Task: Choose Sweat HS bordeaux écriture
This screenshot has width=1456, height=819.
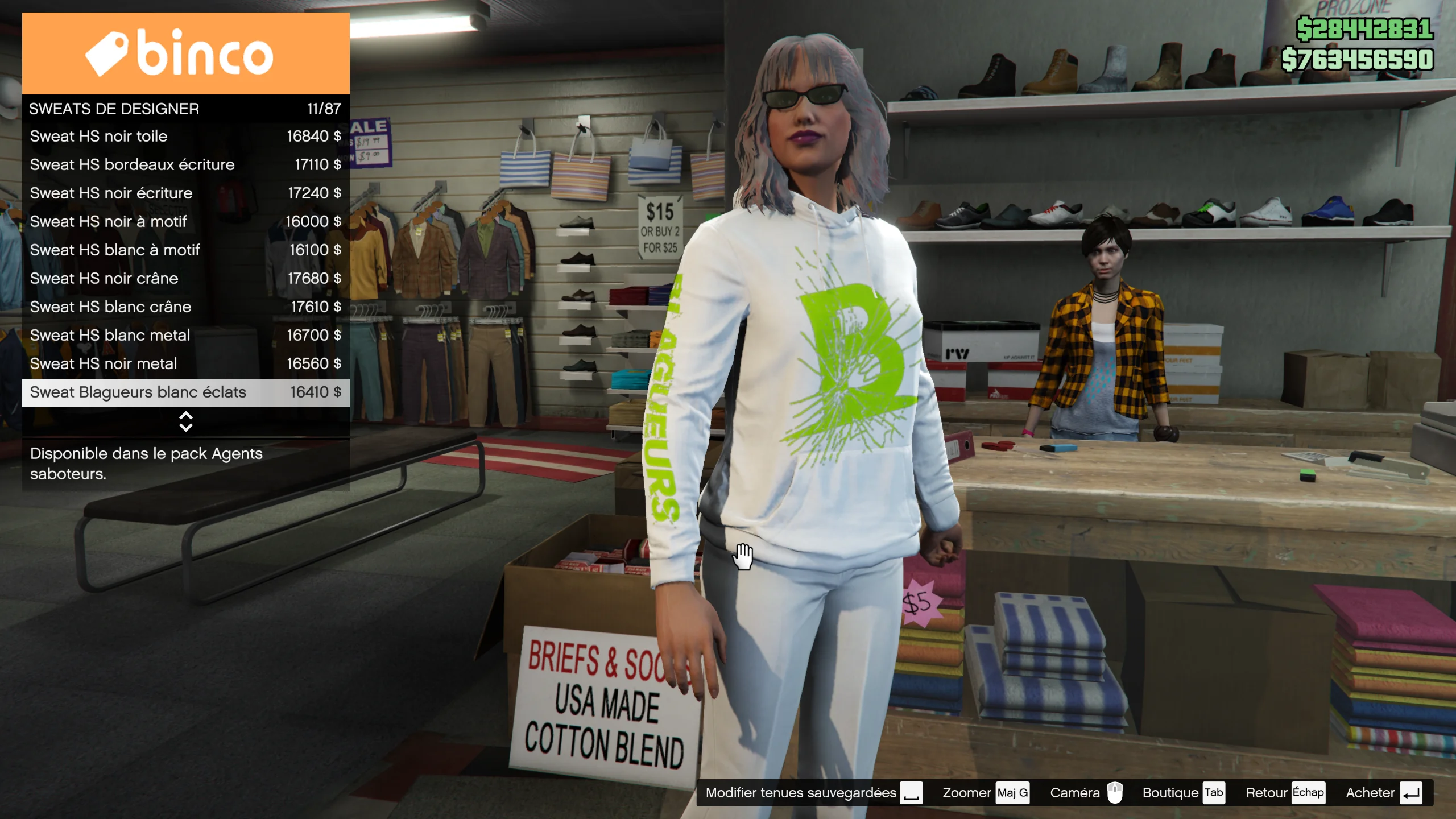Action: (185, 165)
